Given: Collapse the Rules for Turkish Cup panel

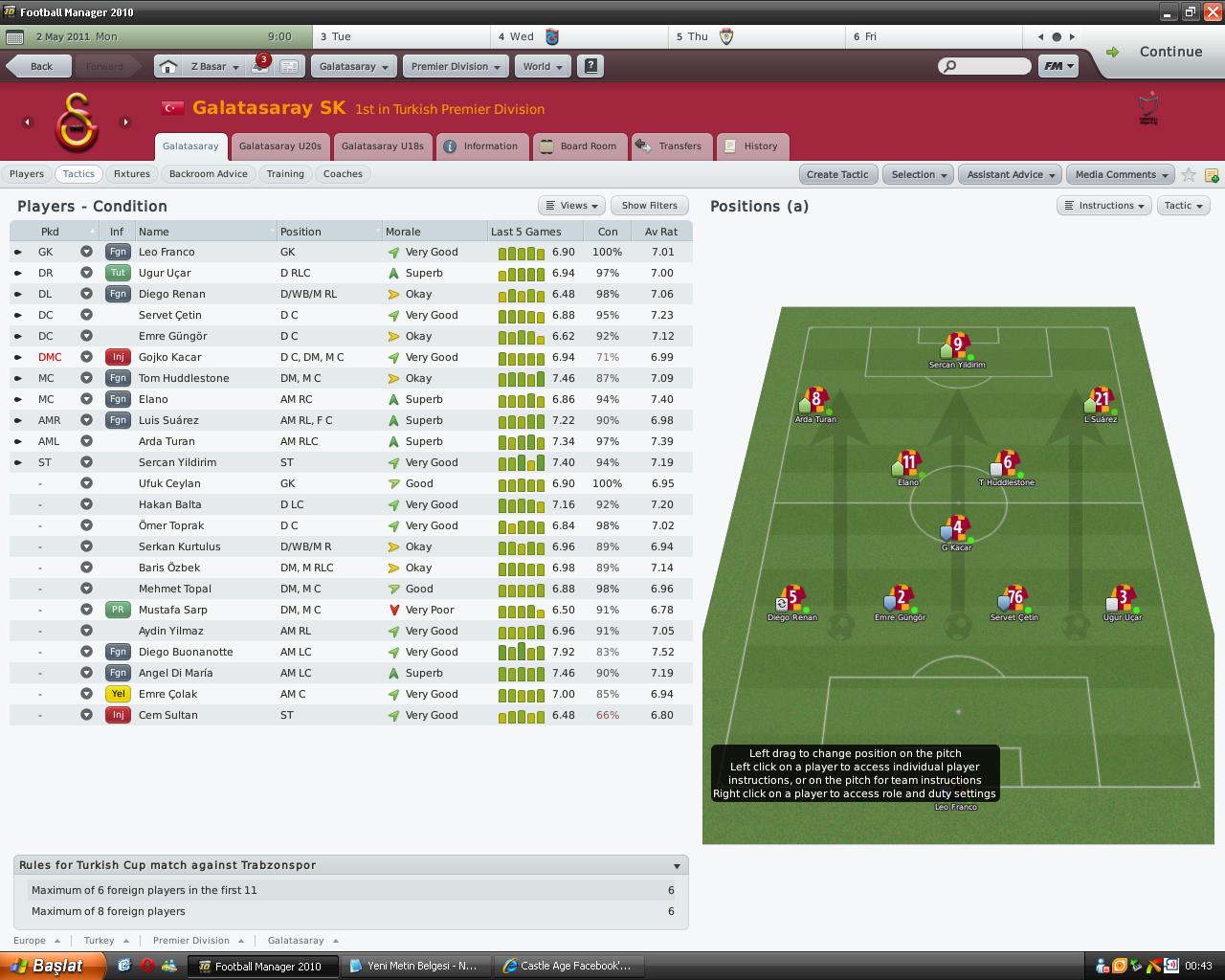Looking at the screenshot, I should [677, 864].
